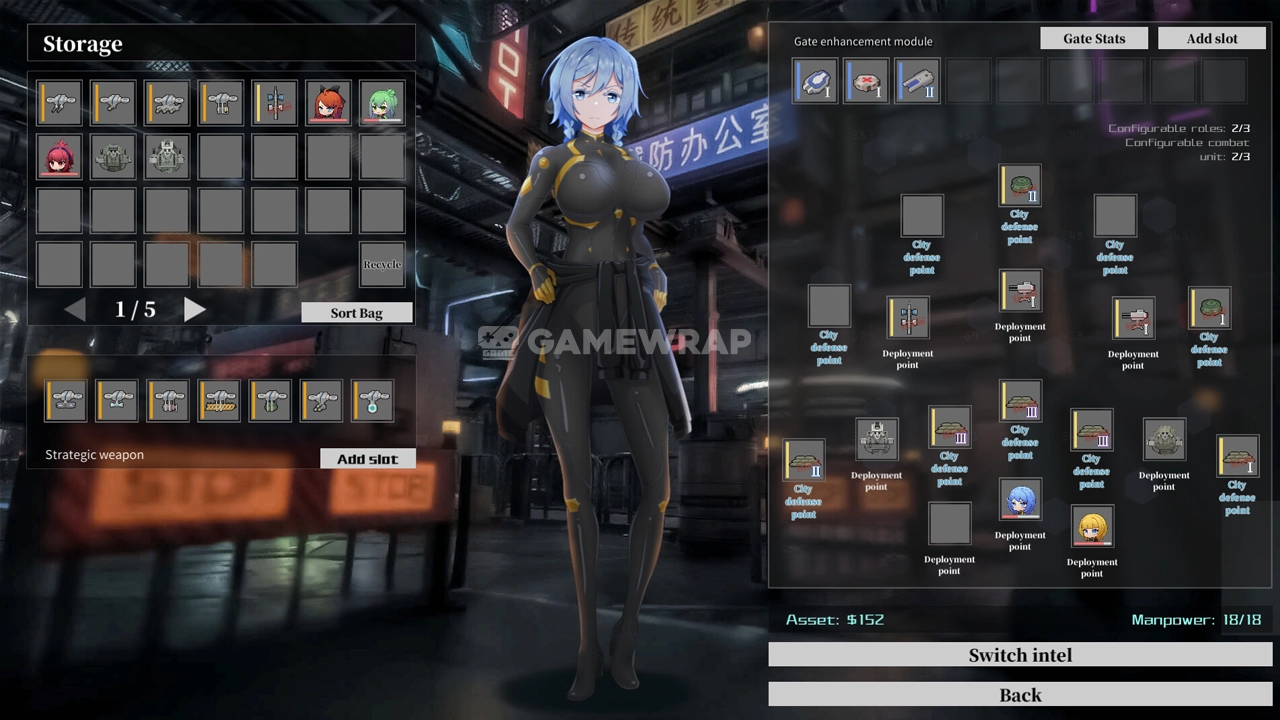Open Gate Stats

(x=1094, y=39)
